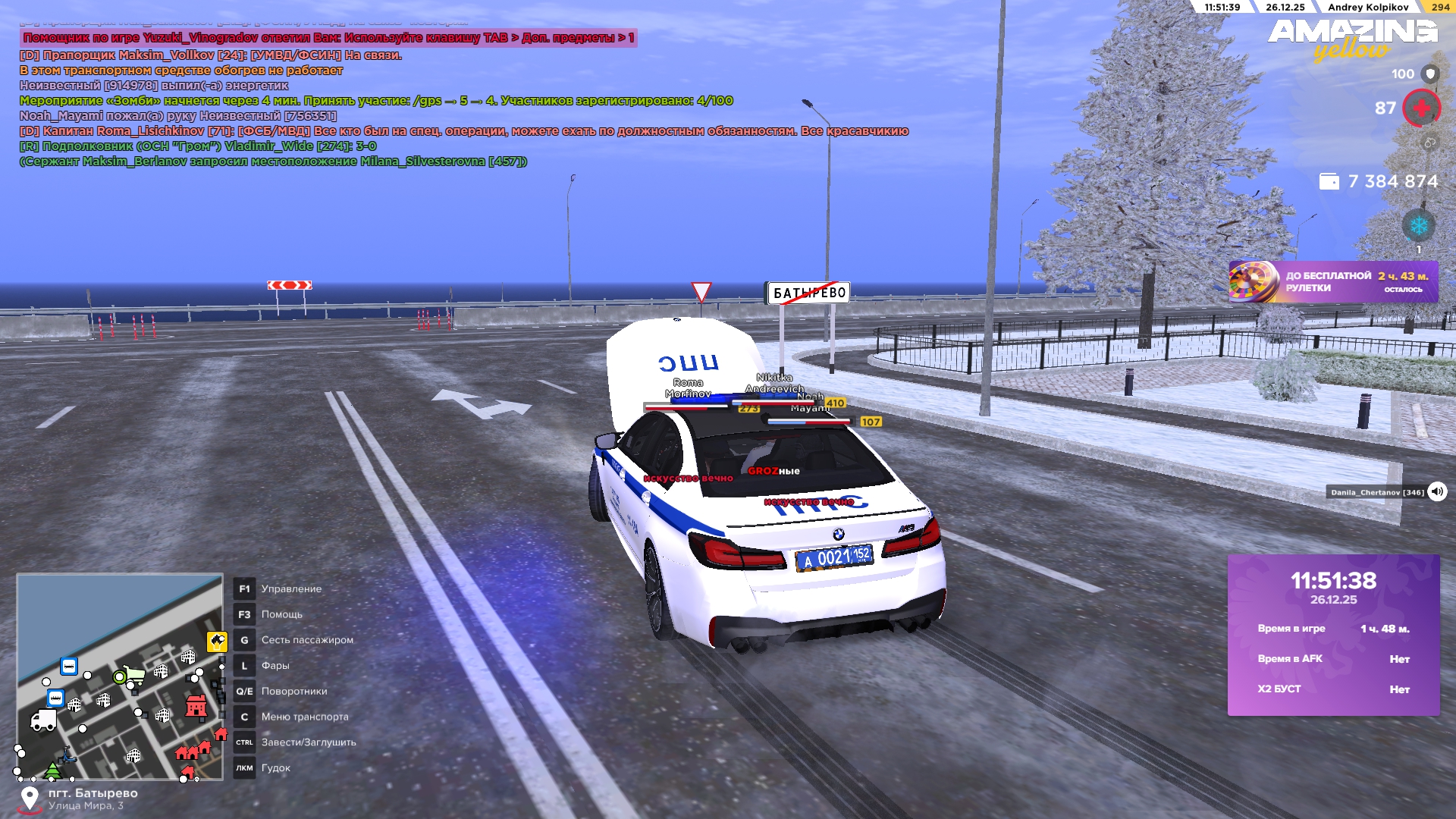This screenshot has width=1456, height=819.
Task: Select the large red building marker on the minimap
Action: click(196, 706)
